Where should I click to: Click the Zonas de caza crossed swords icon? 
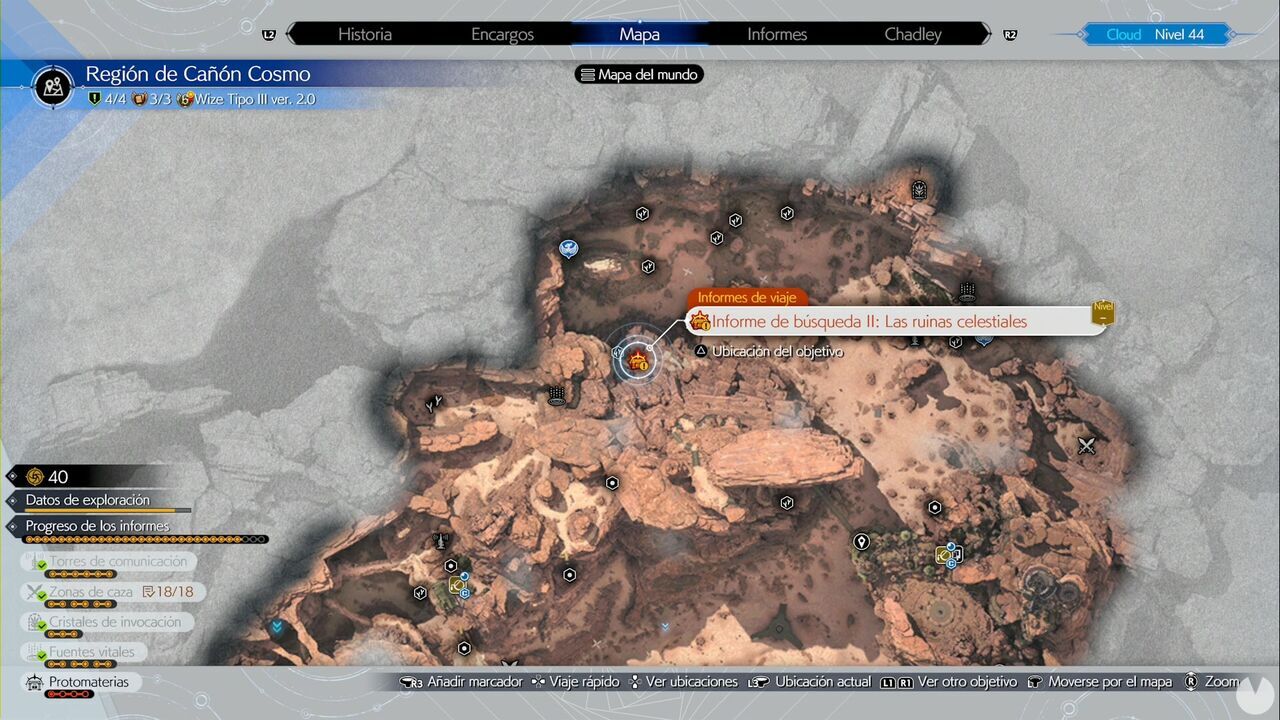(32, 591)
